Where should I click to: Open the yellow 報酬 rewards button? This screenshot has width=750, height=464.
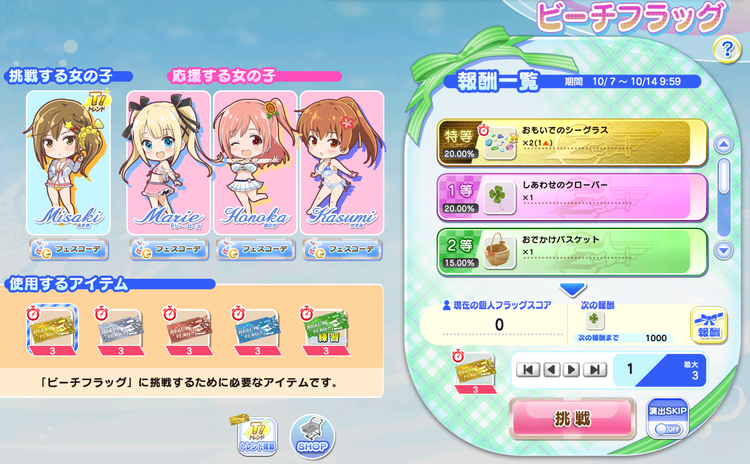tap(708, 326)
